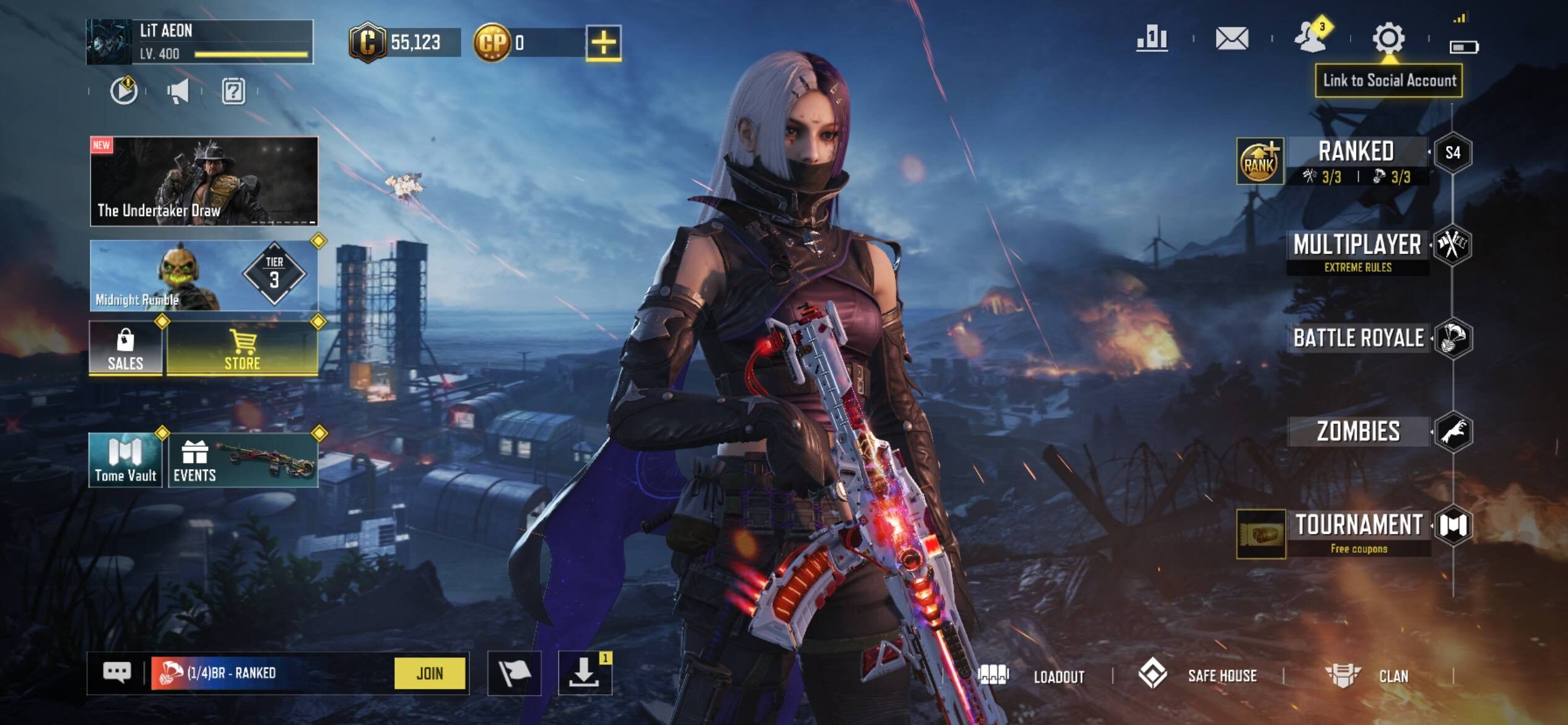Image resolution: width=1568 pixels, height=725 pixels.
Task: Open the Clan menu
Action: click(x=1367, y=675)
